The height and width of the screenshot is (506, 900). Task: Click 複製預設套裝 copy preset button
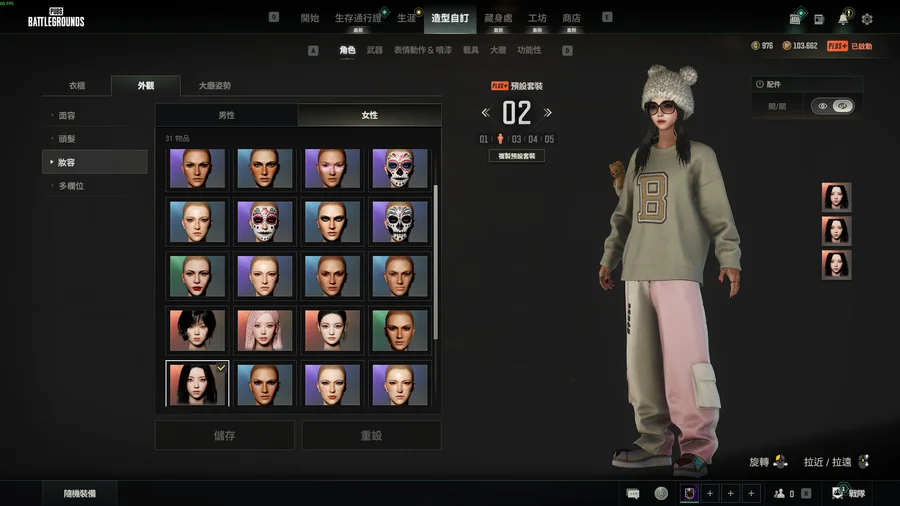(x=517, y=156)
